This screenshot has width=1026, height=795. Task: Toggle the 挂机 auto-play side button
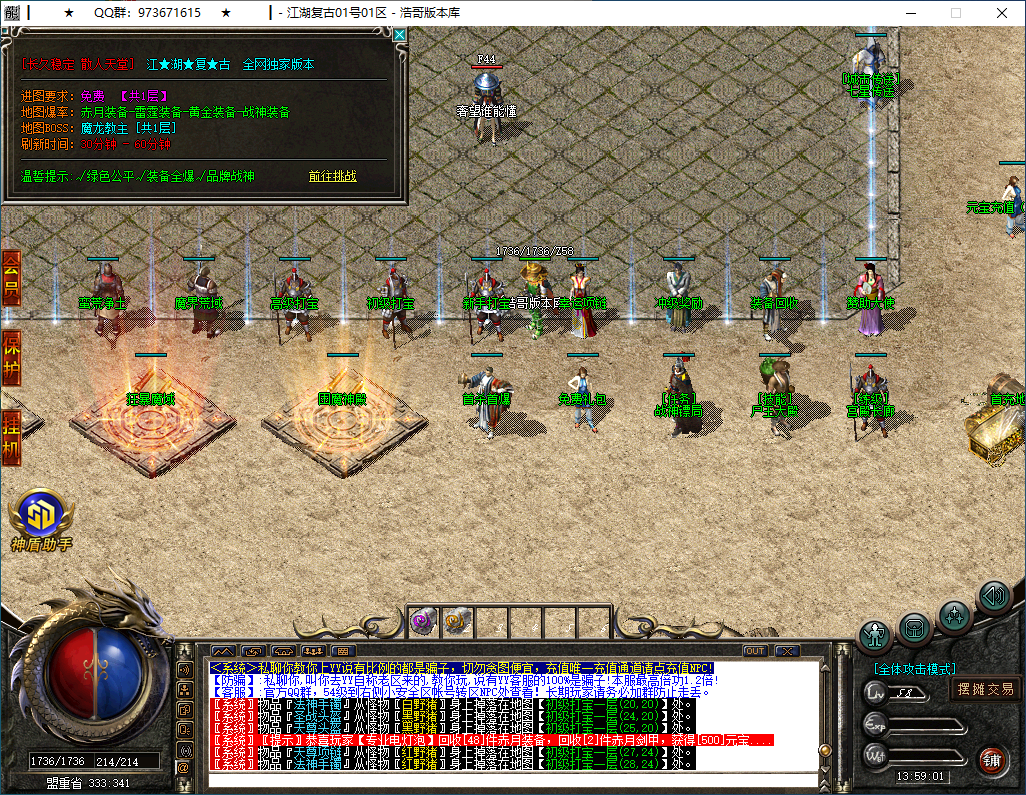(x=11, y=436)
